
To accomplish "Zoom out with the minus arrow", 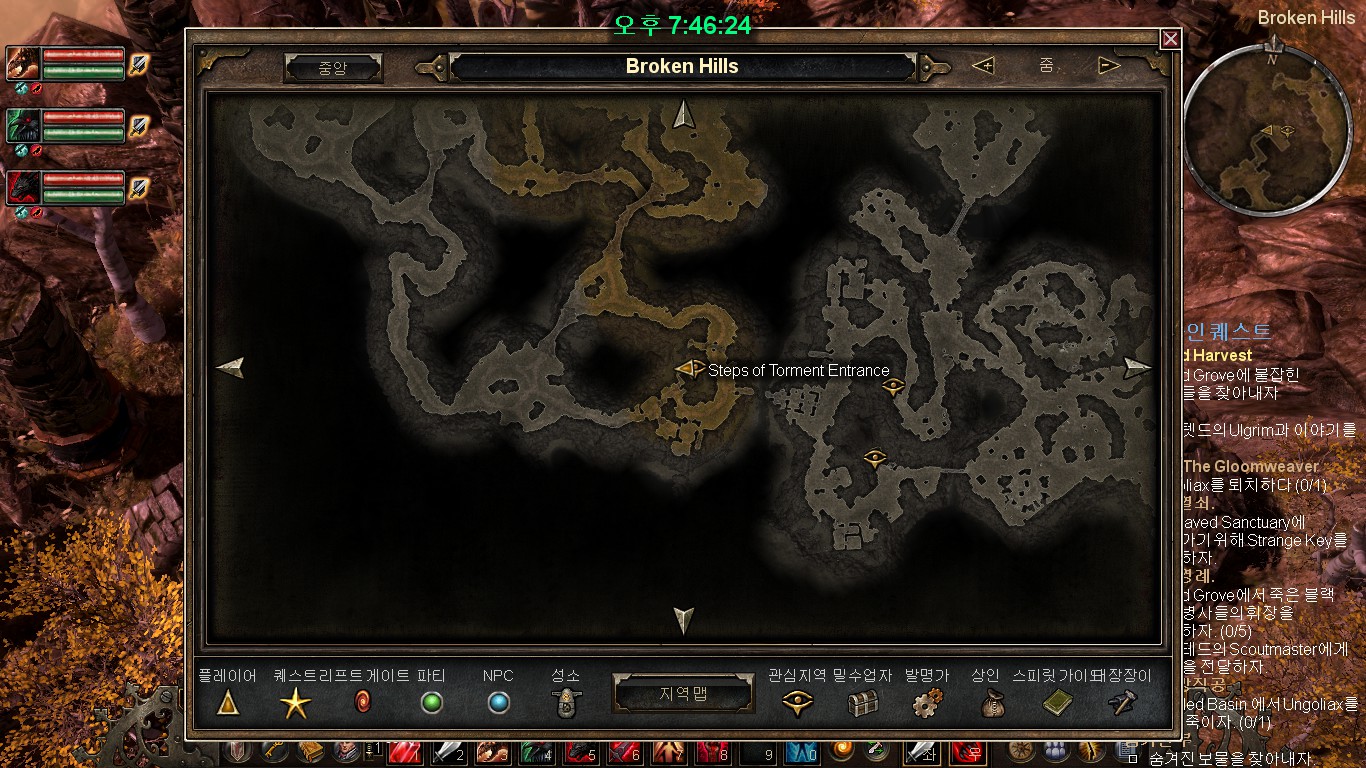I will [1109, 66].
